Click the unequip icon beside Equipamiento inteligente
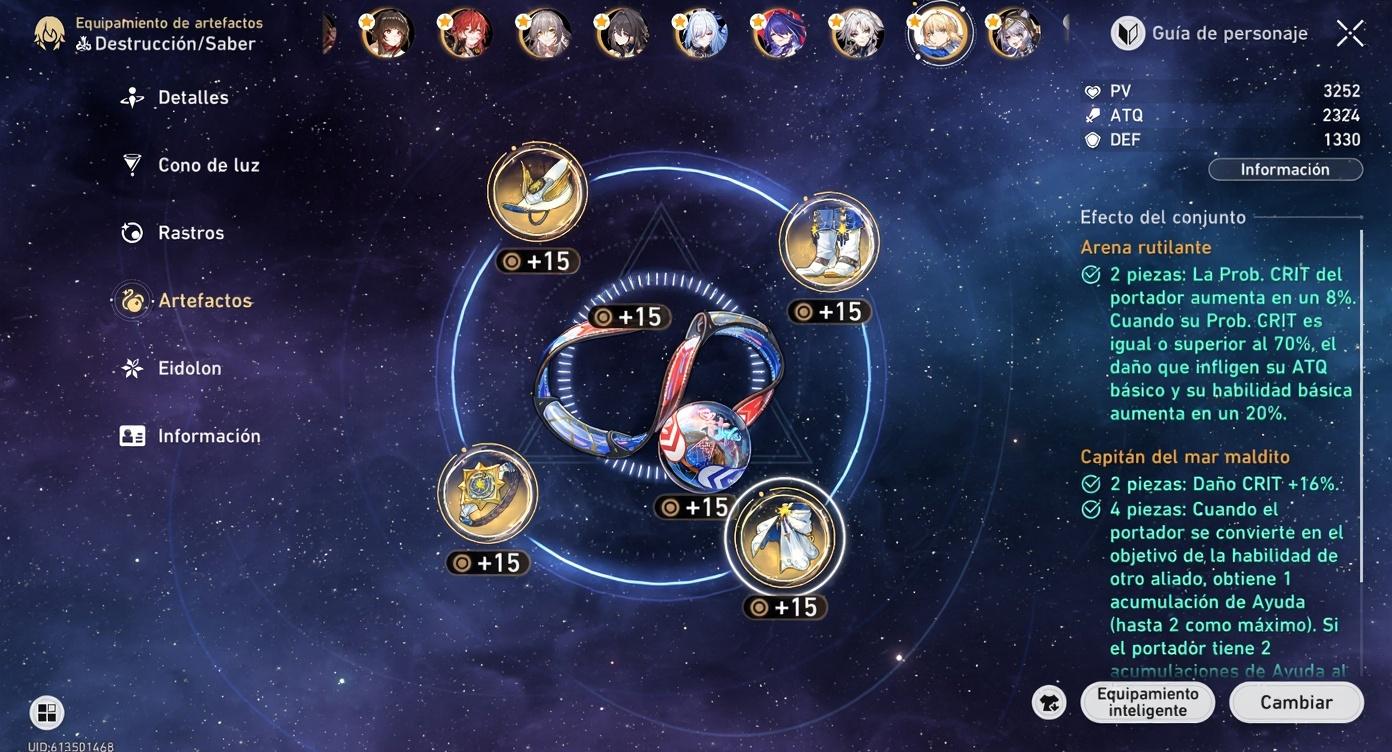This screenshot has height=752, width=1392. [x=1049, y=702]
